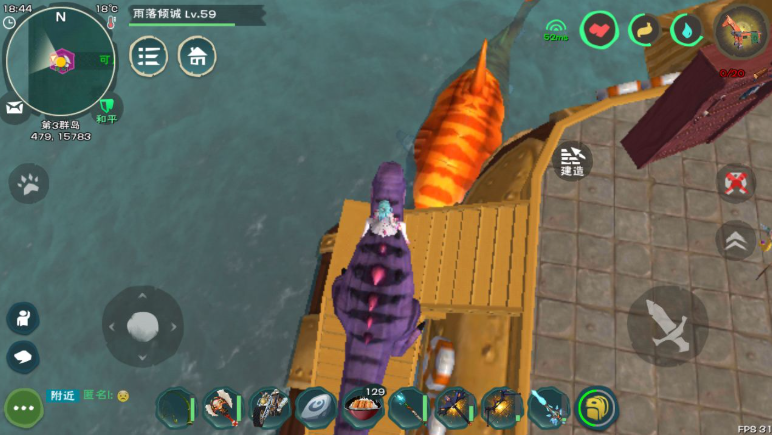
Task: Tap the mount portrait icon
Action: (x=742, y=32)
